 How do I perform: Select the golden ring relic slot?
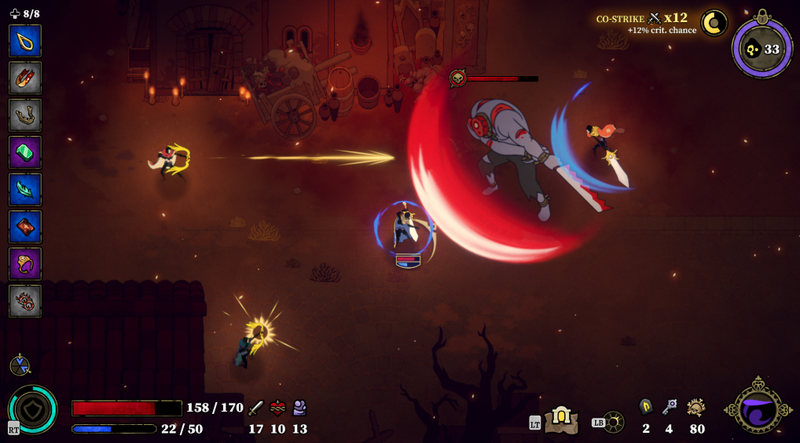(24, 40)
